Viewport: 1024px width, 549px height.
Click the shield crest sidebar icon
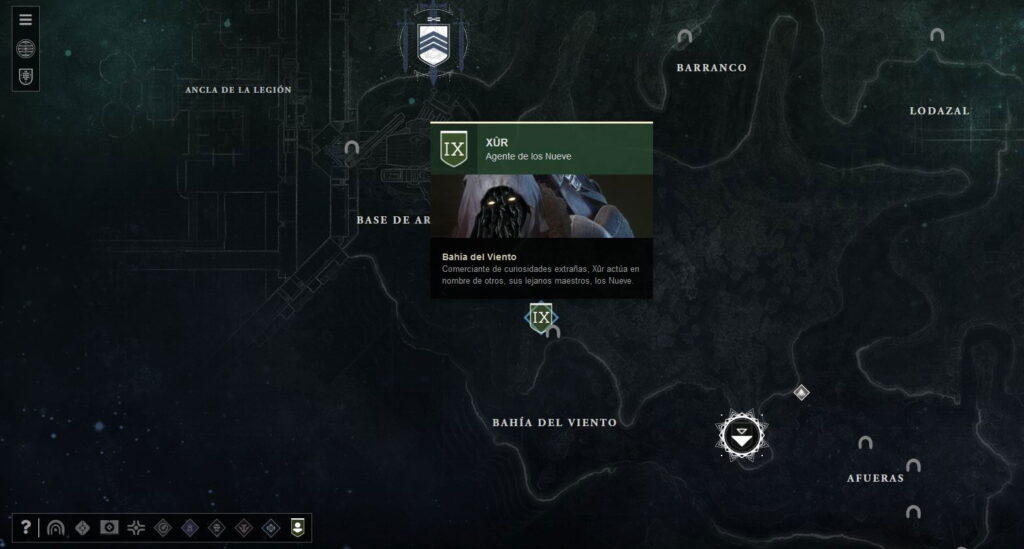(26, 76)
